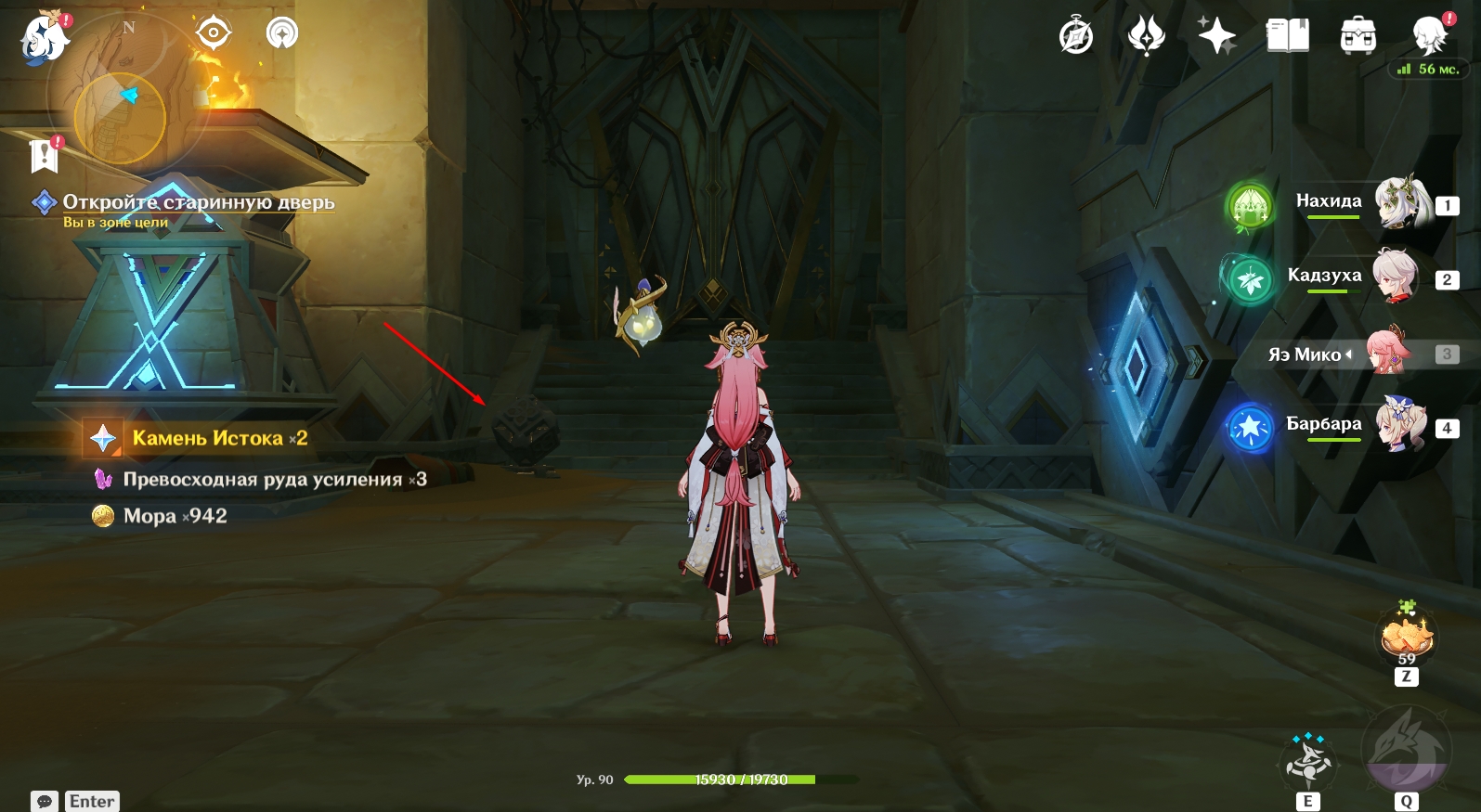The image size is (1481, 812).
Task: Activate Яэ Мико's elemental skill
Action: pos(1309,762)
